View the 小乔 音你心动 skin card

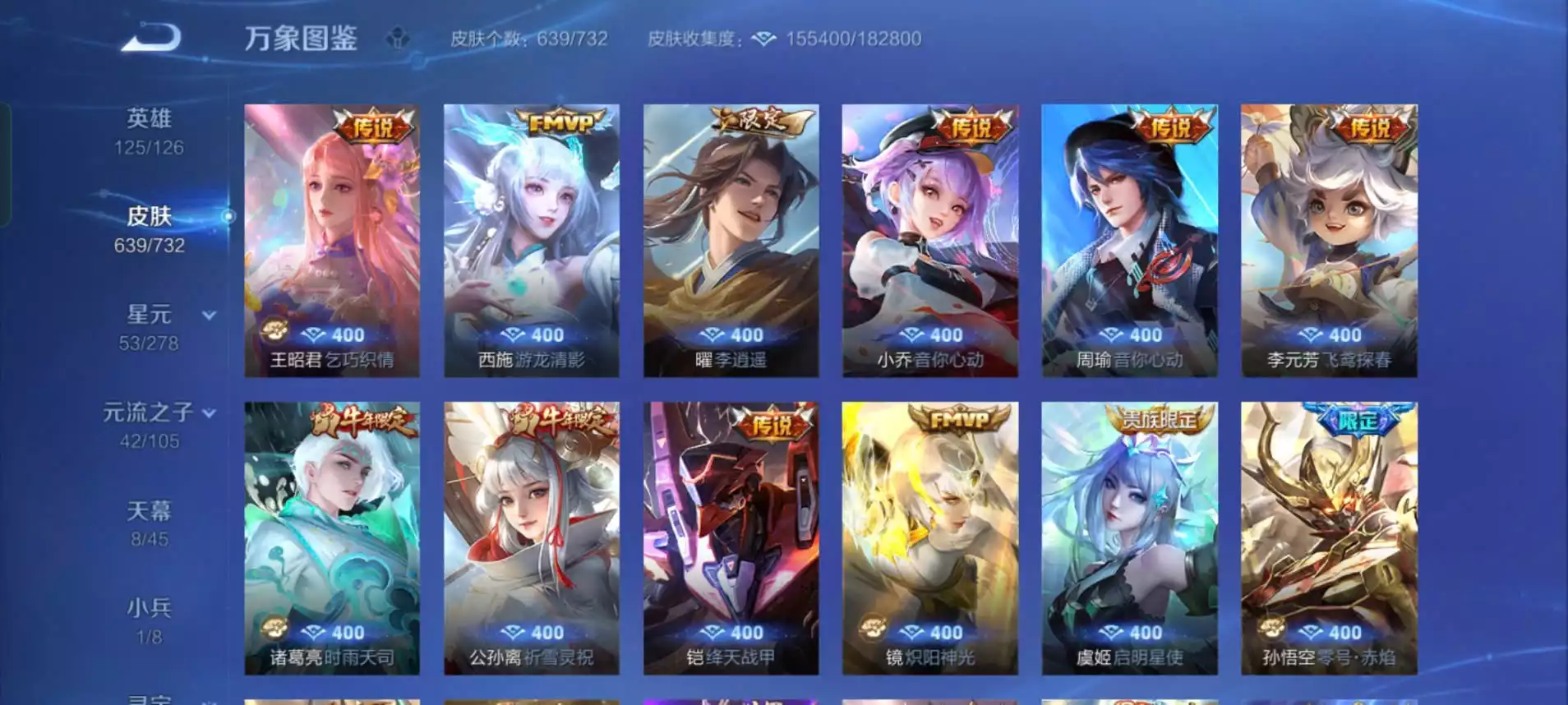[930, 240]
